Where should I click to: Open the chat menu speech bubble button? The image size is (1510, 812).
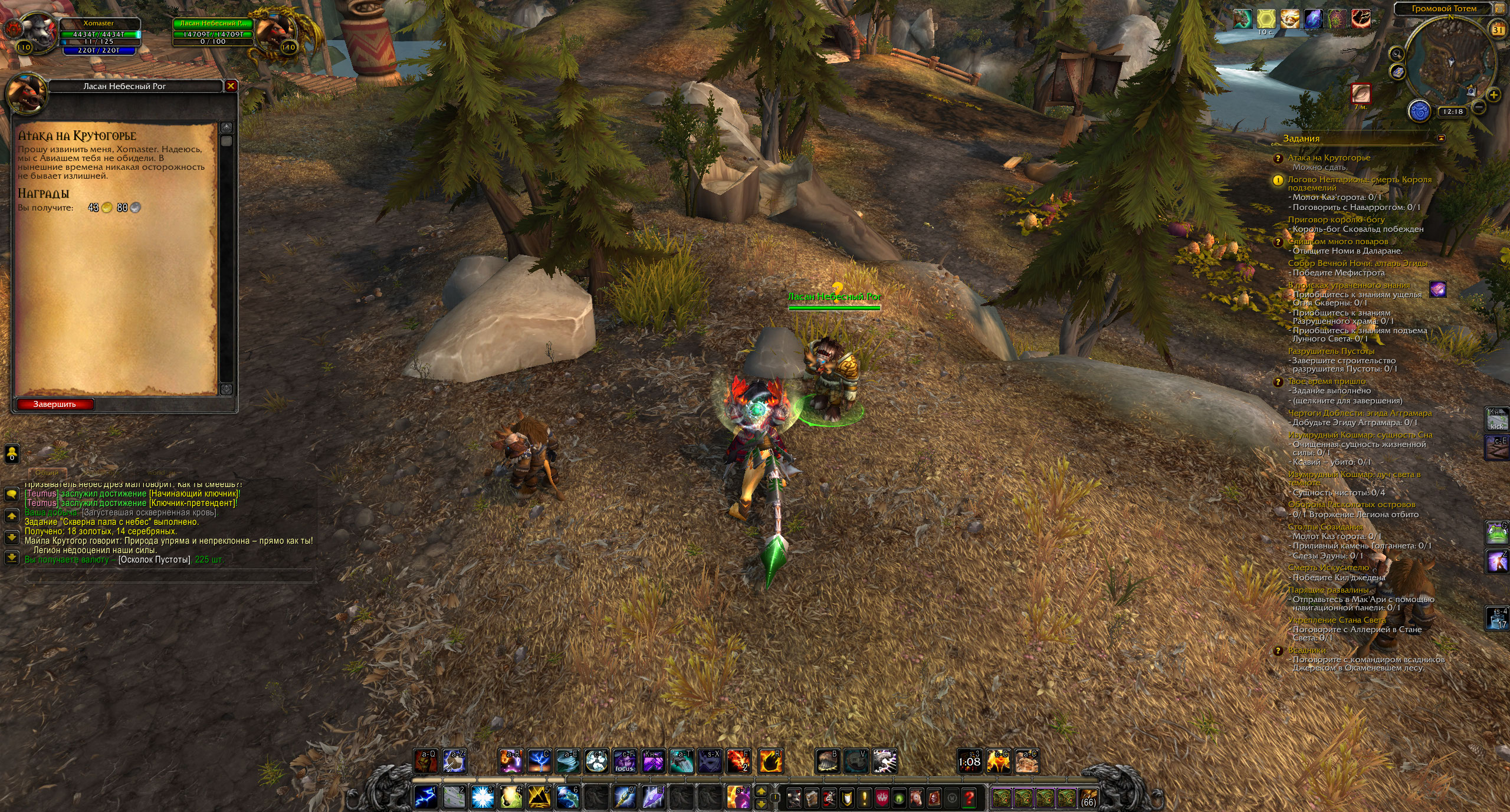click(11, 494)
